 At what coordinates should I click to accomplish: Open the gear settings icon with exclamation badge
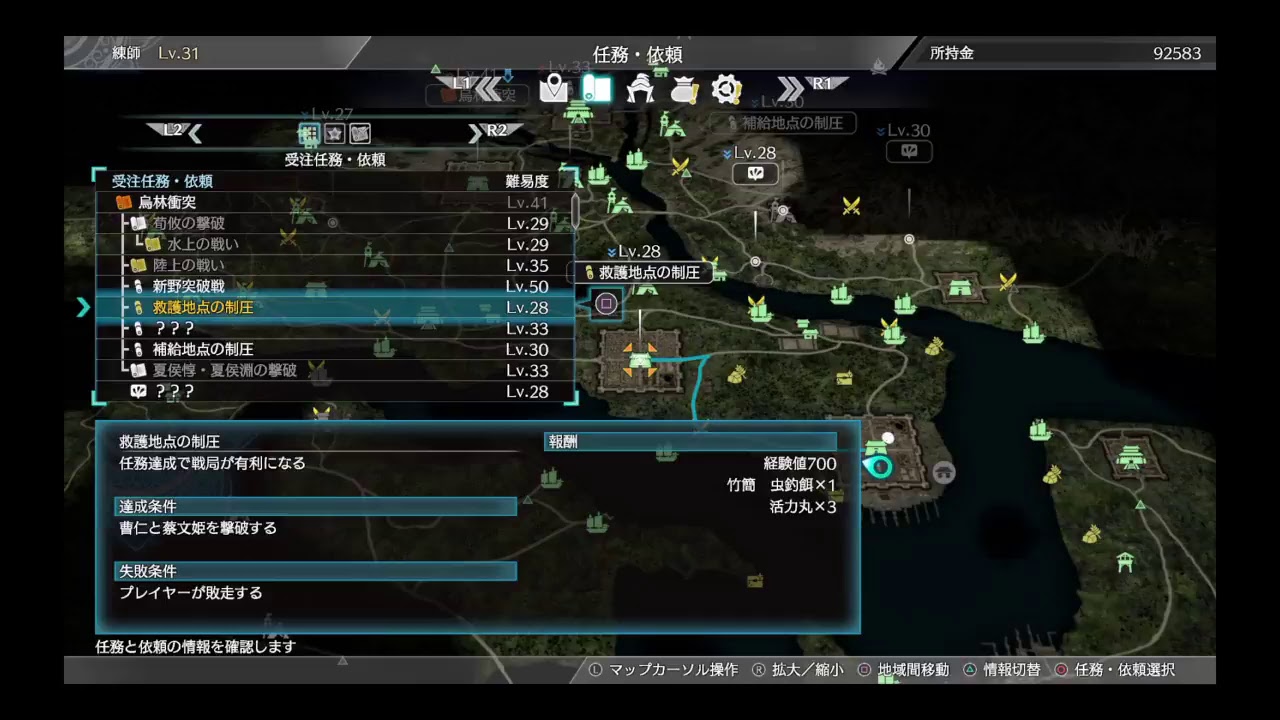(727, 88)
